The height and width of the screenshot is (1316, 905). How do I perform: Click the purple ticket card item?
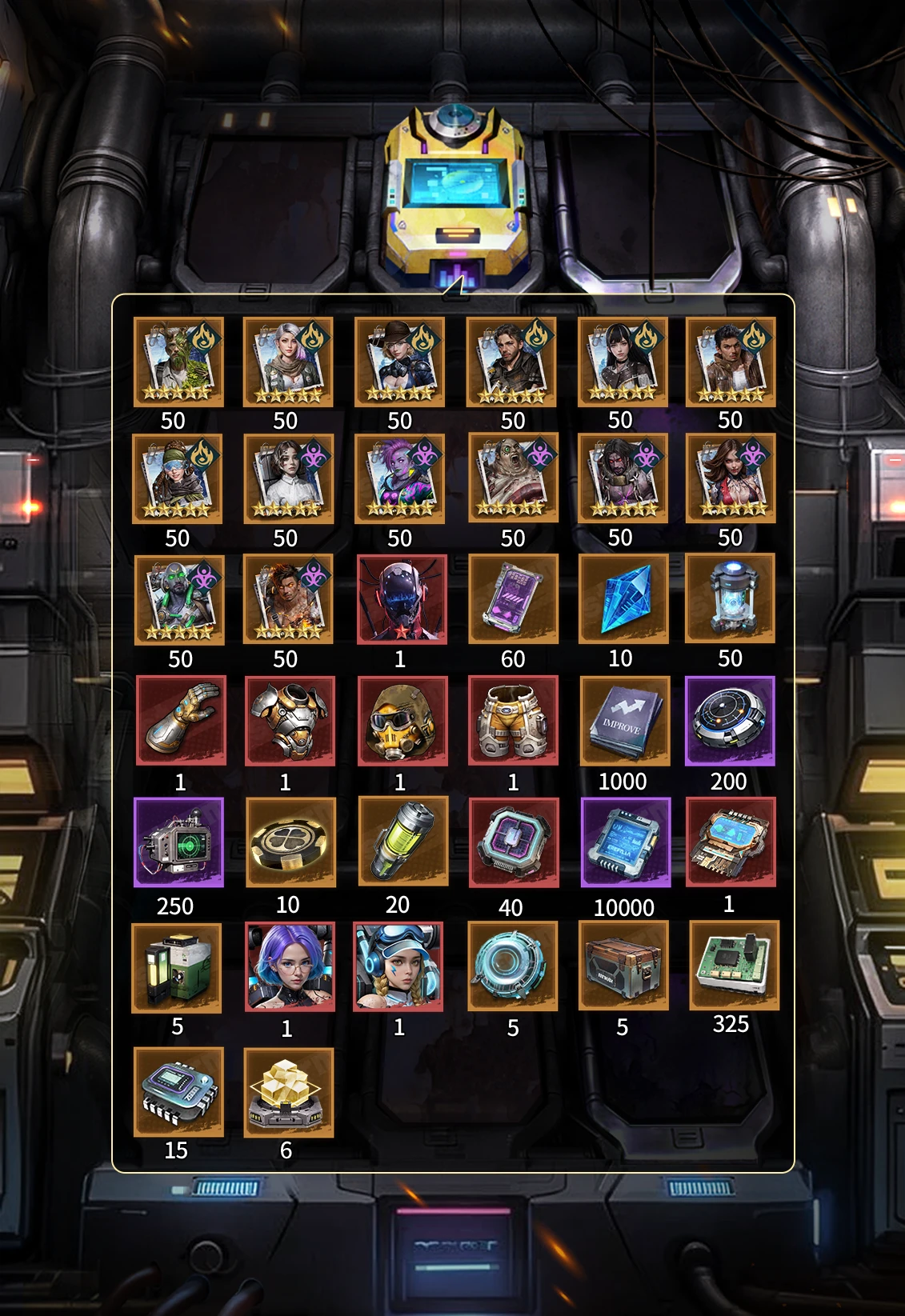(513, 598)
